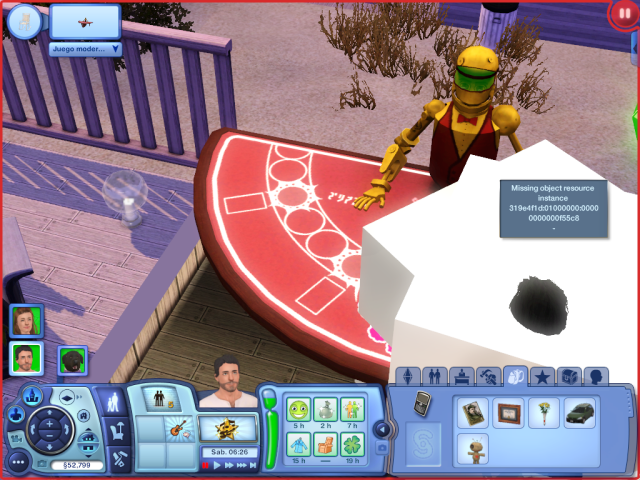Viewport: 640px width, 480px height.
Task: Open the cellphone in the inventory
Action: point(423,405)
